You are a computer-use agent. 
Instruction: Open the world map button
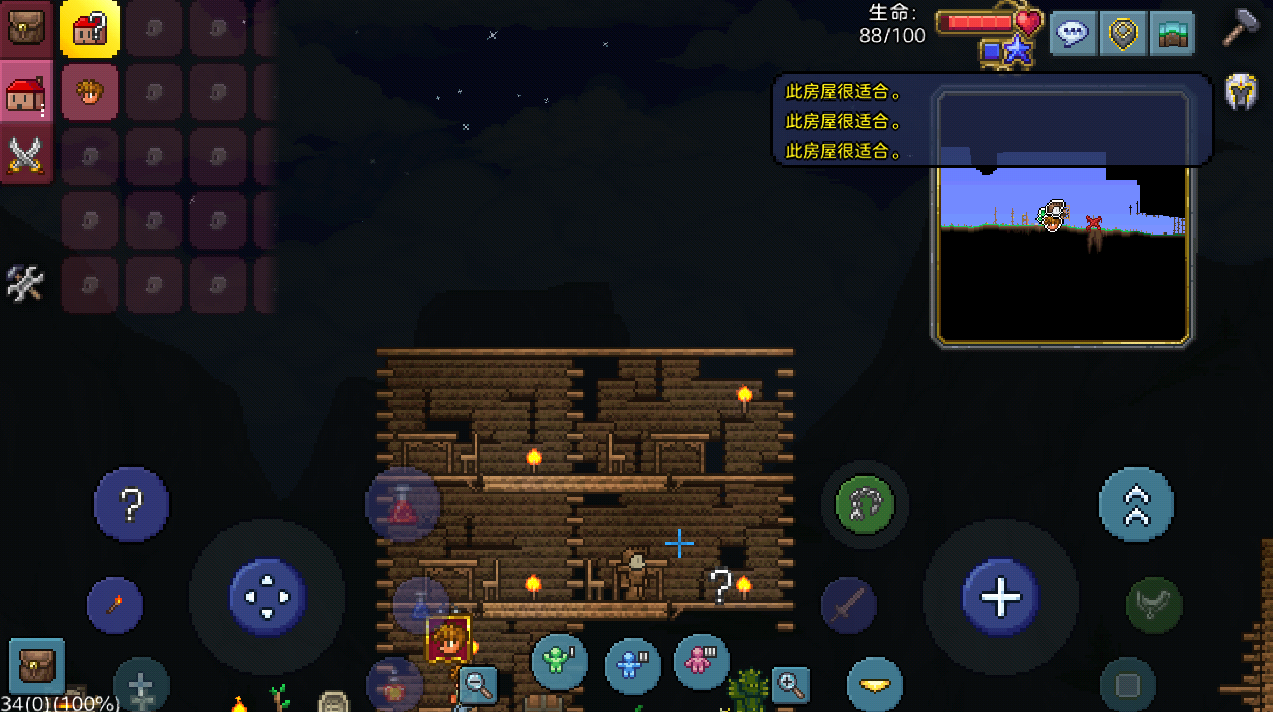(x=1172, y=33)
